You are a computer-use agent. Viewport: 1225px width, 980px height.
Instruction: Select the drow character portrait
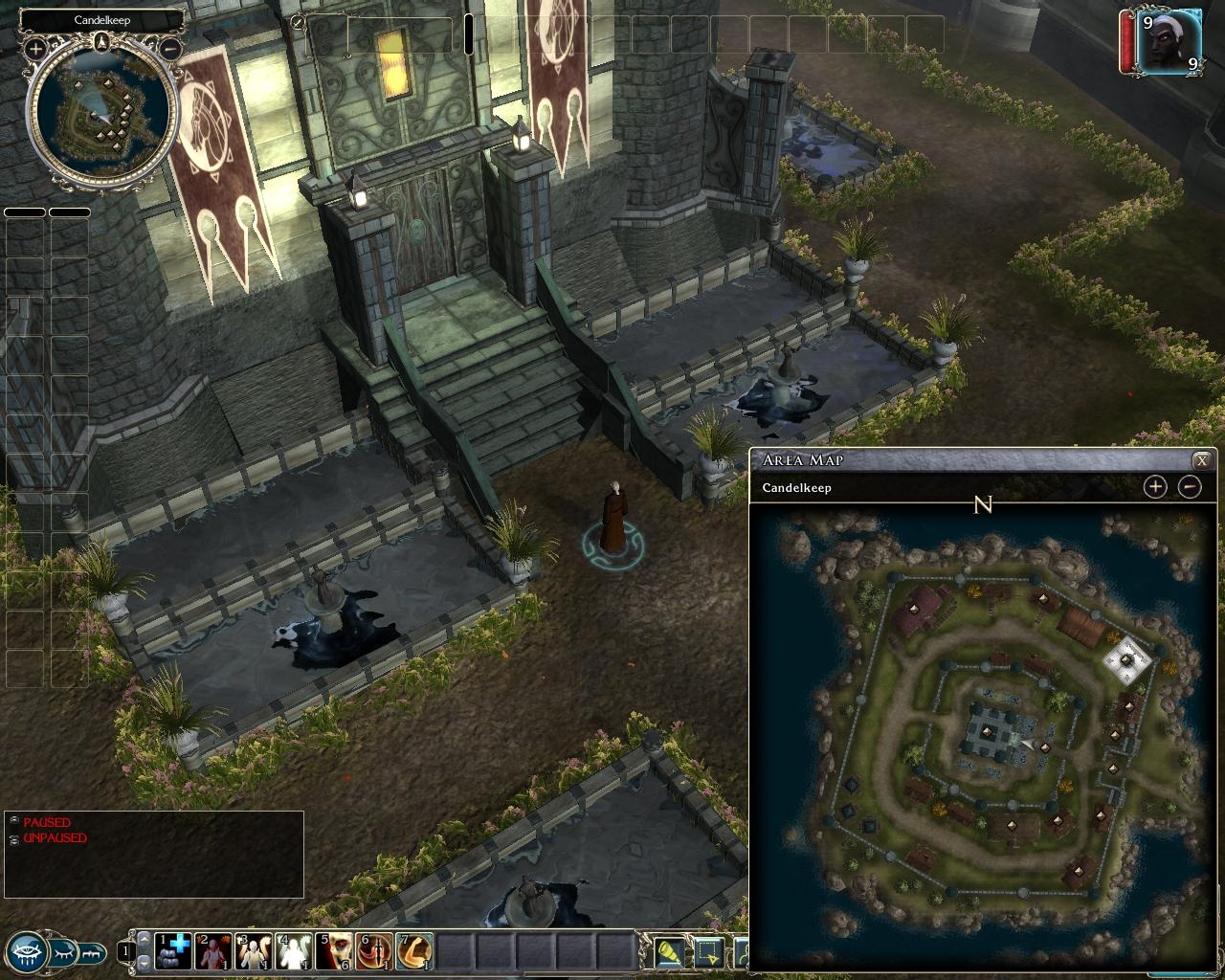tap(1169, 40)
